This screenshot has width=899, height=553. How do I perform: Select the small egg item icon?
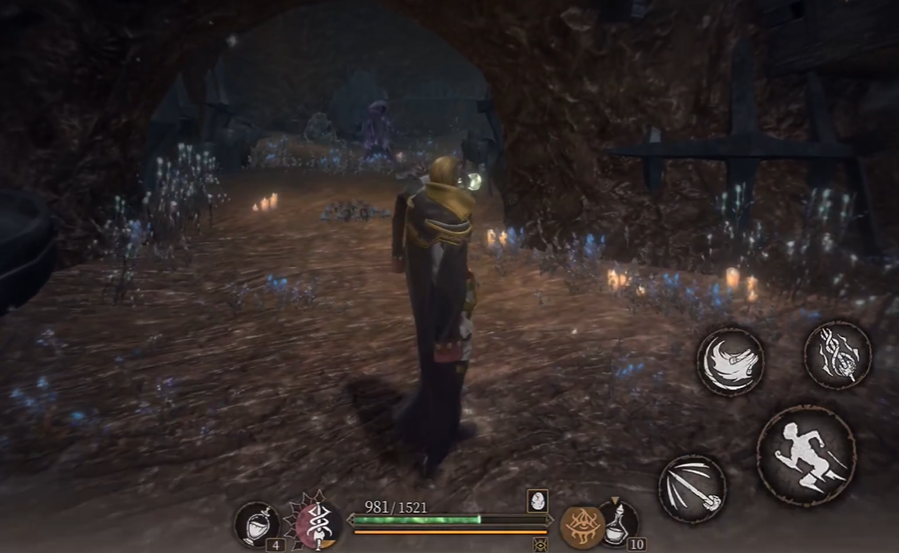point(537,502)
